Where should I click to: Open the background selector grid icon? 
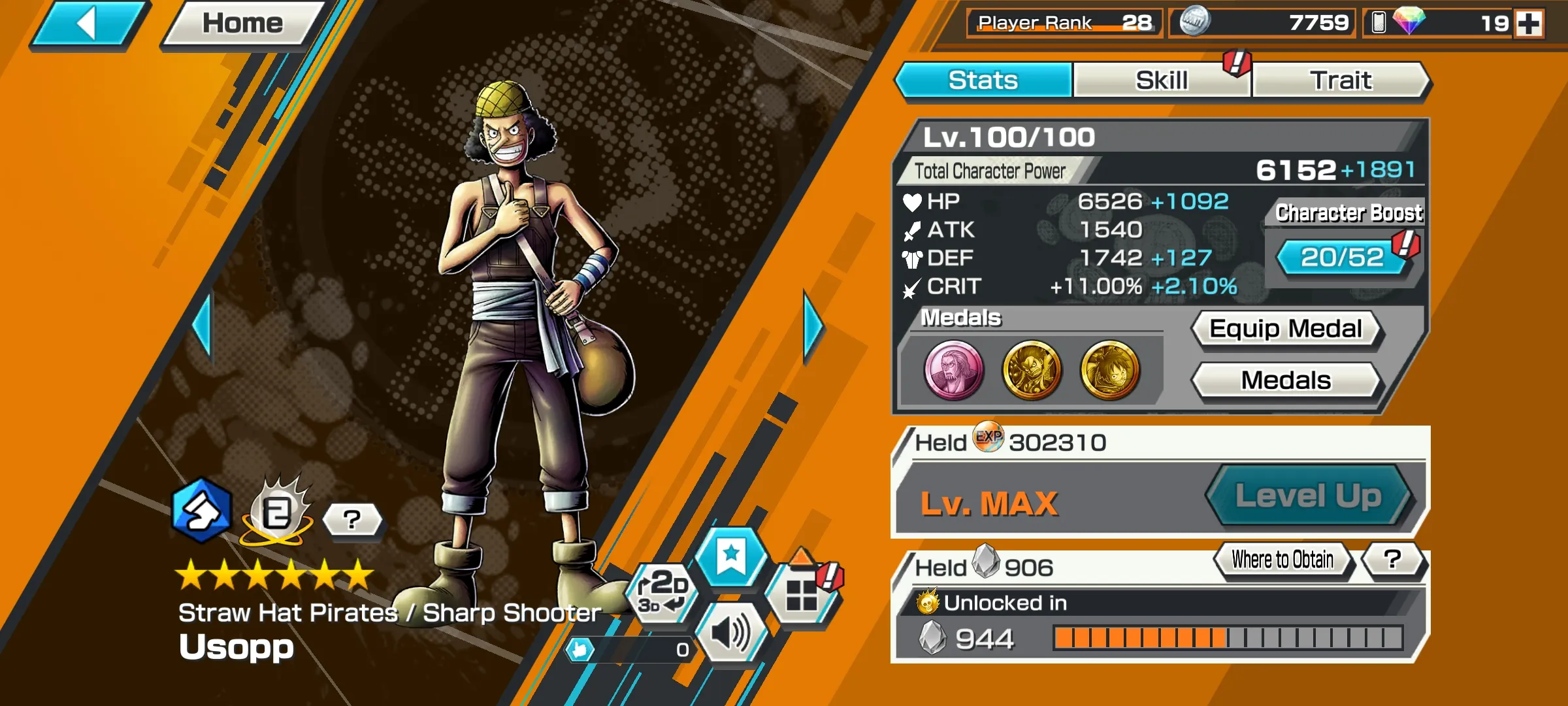pos(802,594)
